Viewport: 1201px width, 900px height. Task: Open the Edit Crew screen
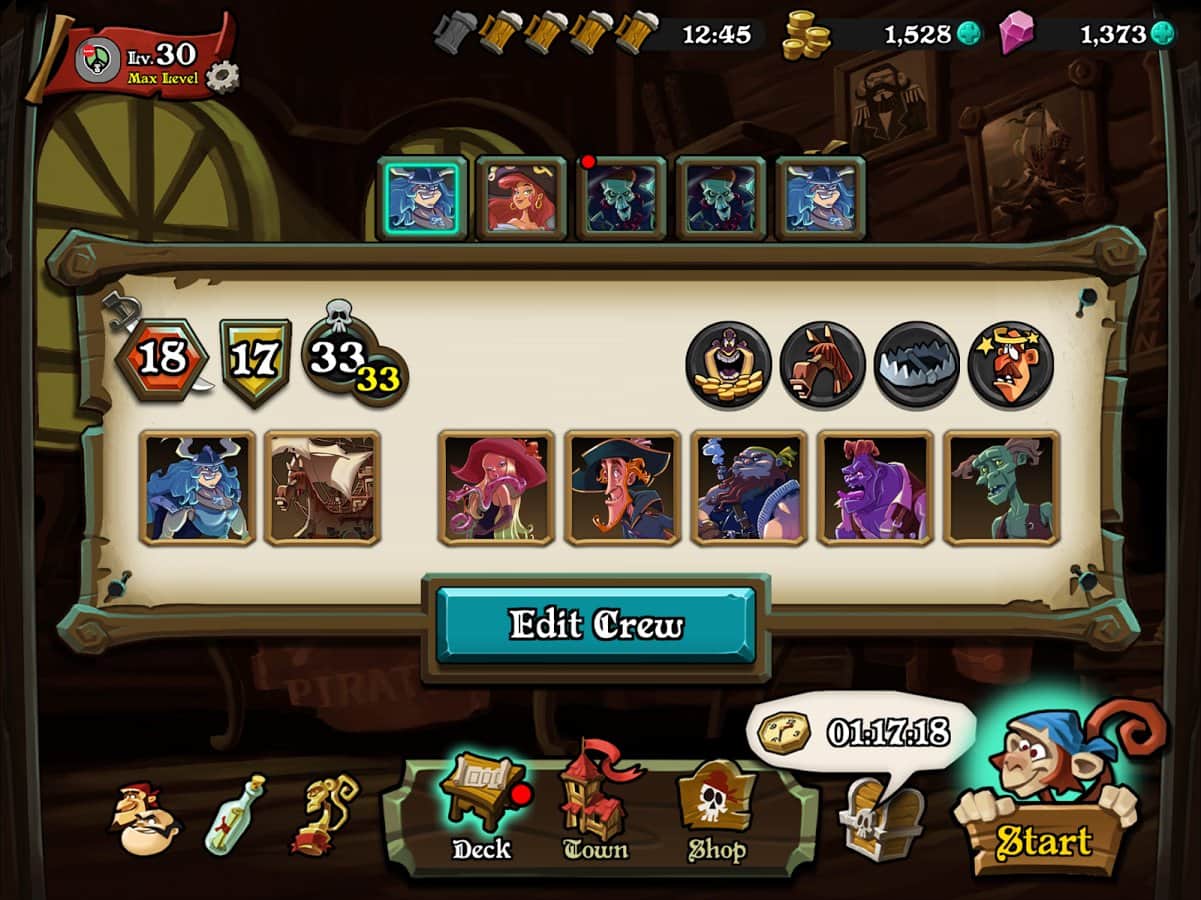(x=596, y=625)
